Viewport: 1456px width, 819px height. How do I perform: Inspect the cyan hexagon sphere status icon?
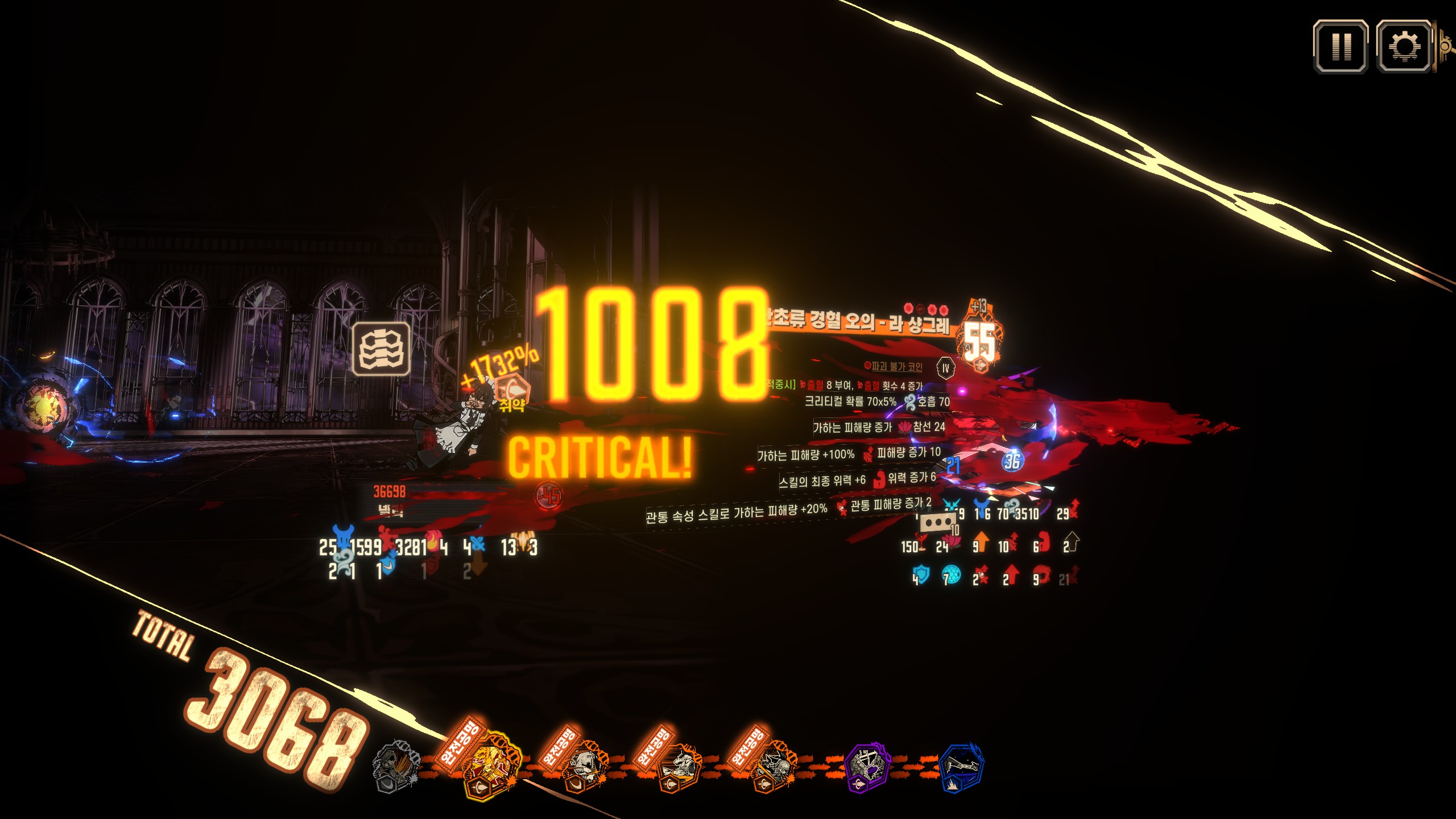[951, 574]
